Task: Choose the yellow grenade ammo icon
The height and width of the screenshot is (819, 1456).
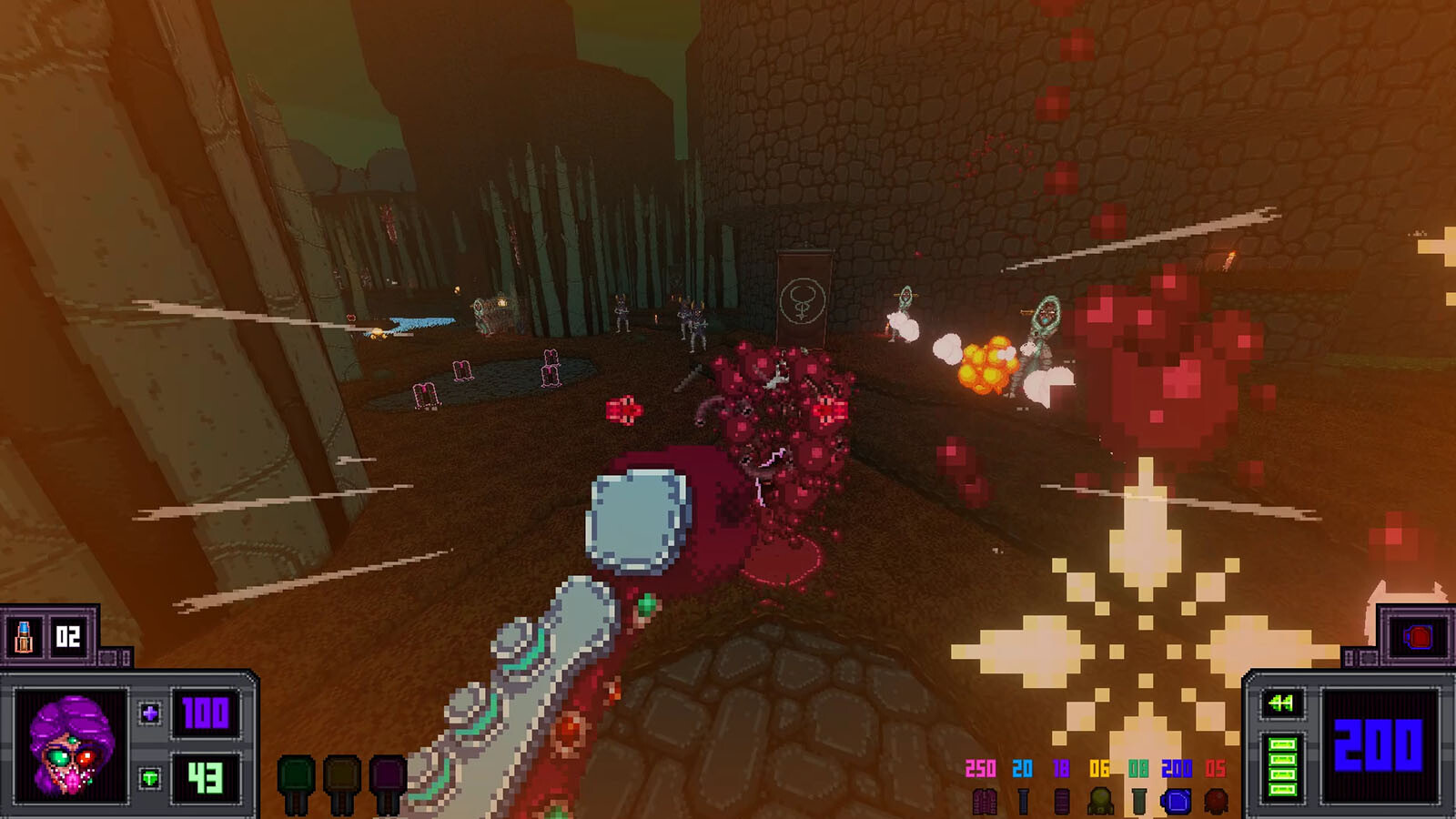Action: coord(1100,801)
